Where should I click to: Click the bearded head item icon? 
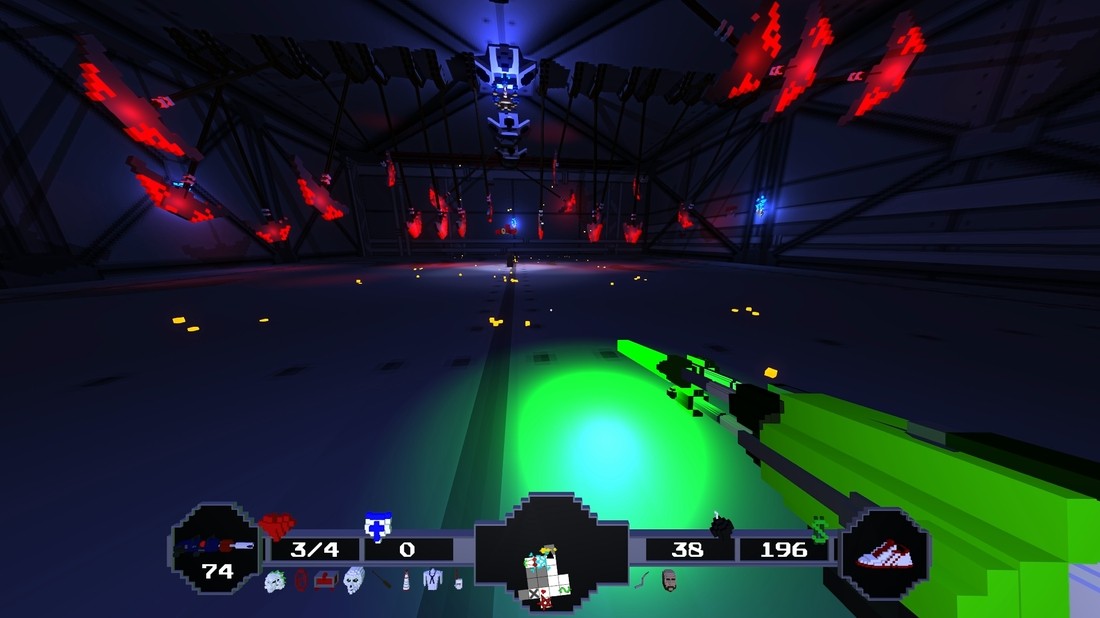[x=669, y=580]
